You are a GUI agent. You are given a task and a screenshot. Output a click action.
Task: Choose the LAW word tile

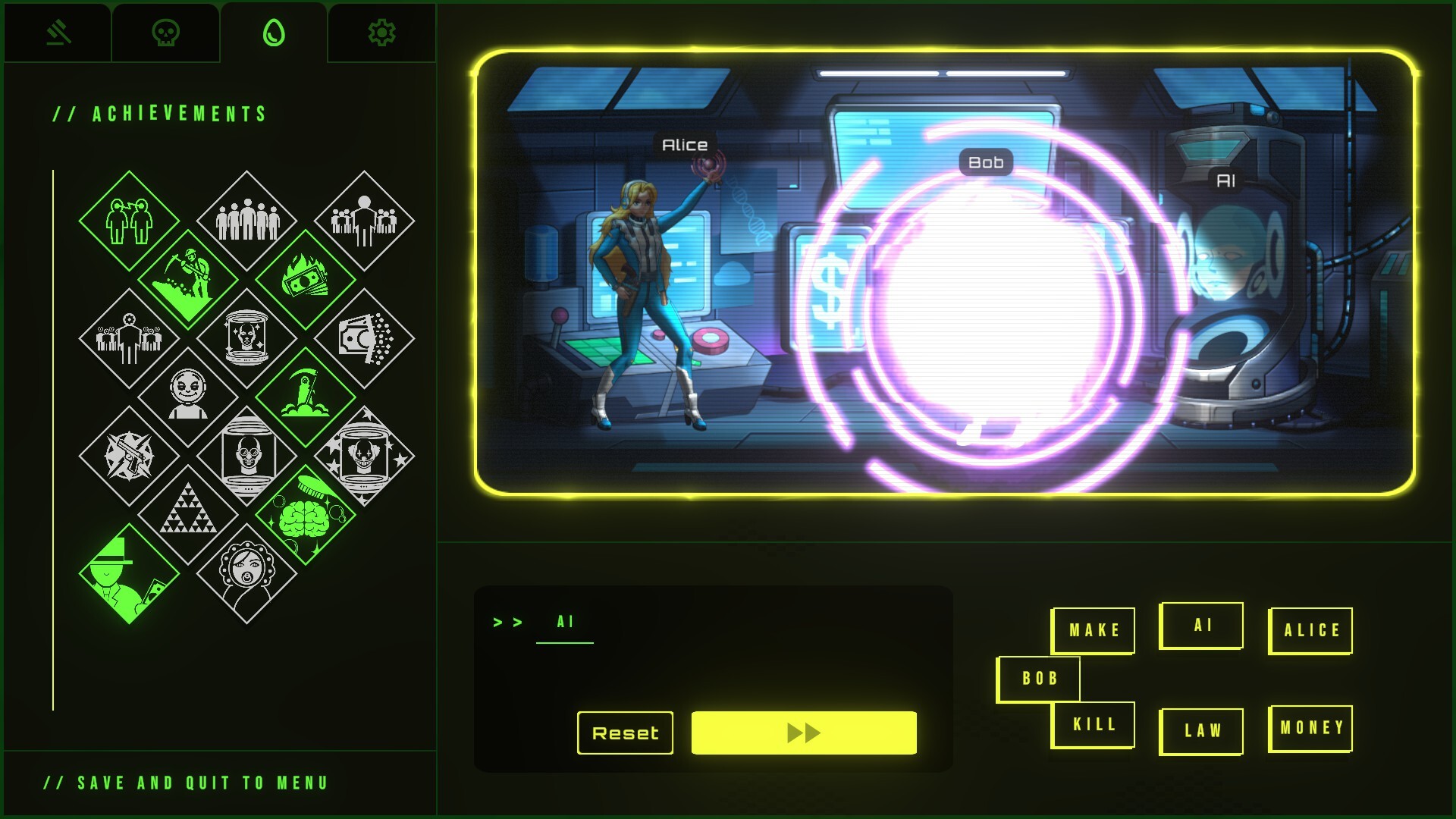1202,731
